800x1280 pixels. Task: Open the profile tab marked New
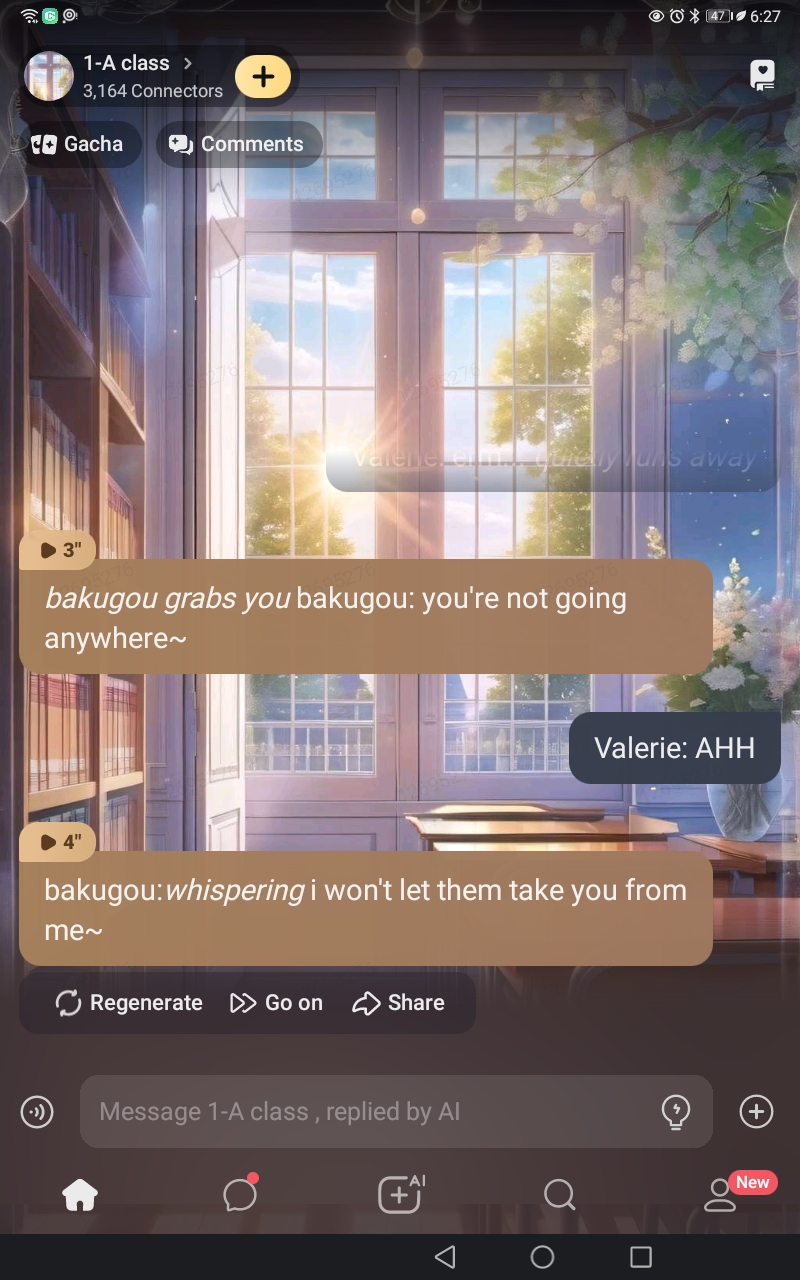pyautogui.click(x=720, y=1194)
